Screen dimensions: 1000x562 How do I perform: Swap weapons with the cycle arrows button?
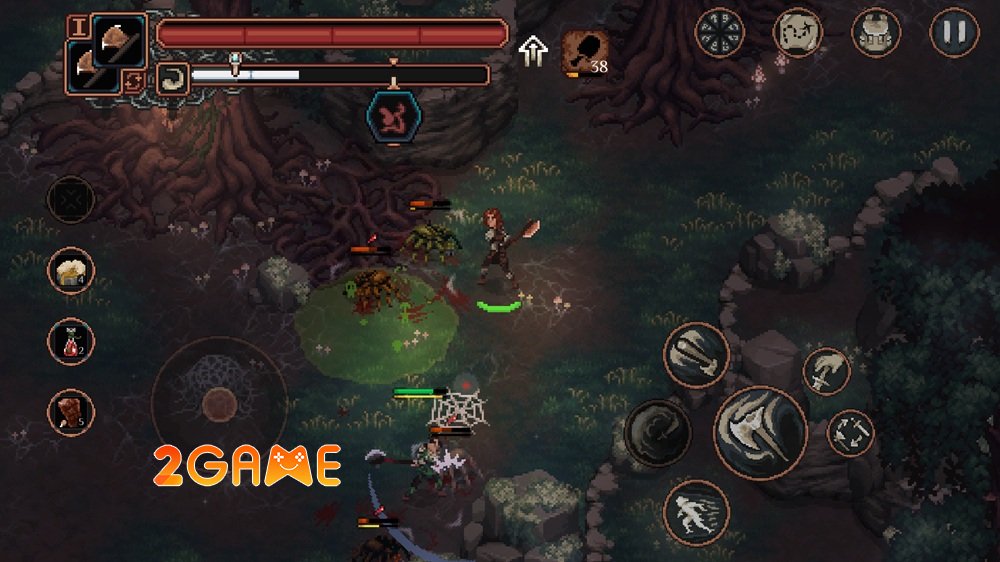tap(133, 82)
